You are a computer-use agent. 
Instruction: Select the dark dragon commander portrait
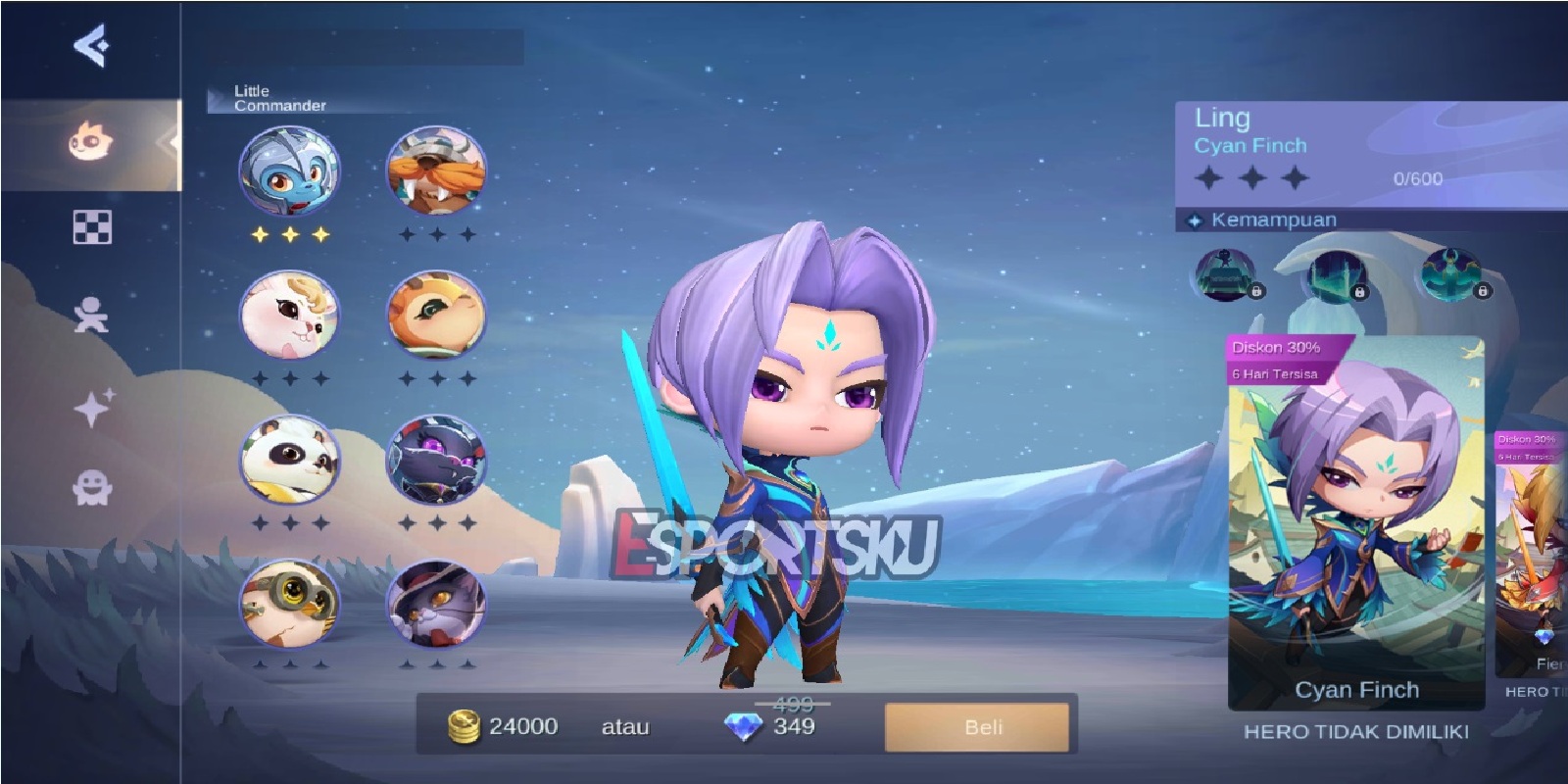[438, 461]
